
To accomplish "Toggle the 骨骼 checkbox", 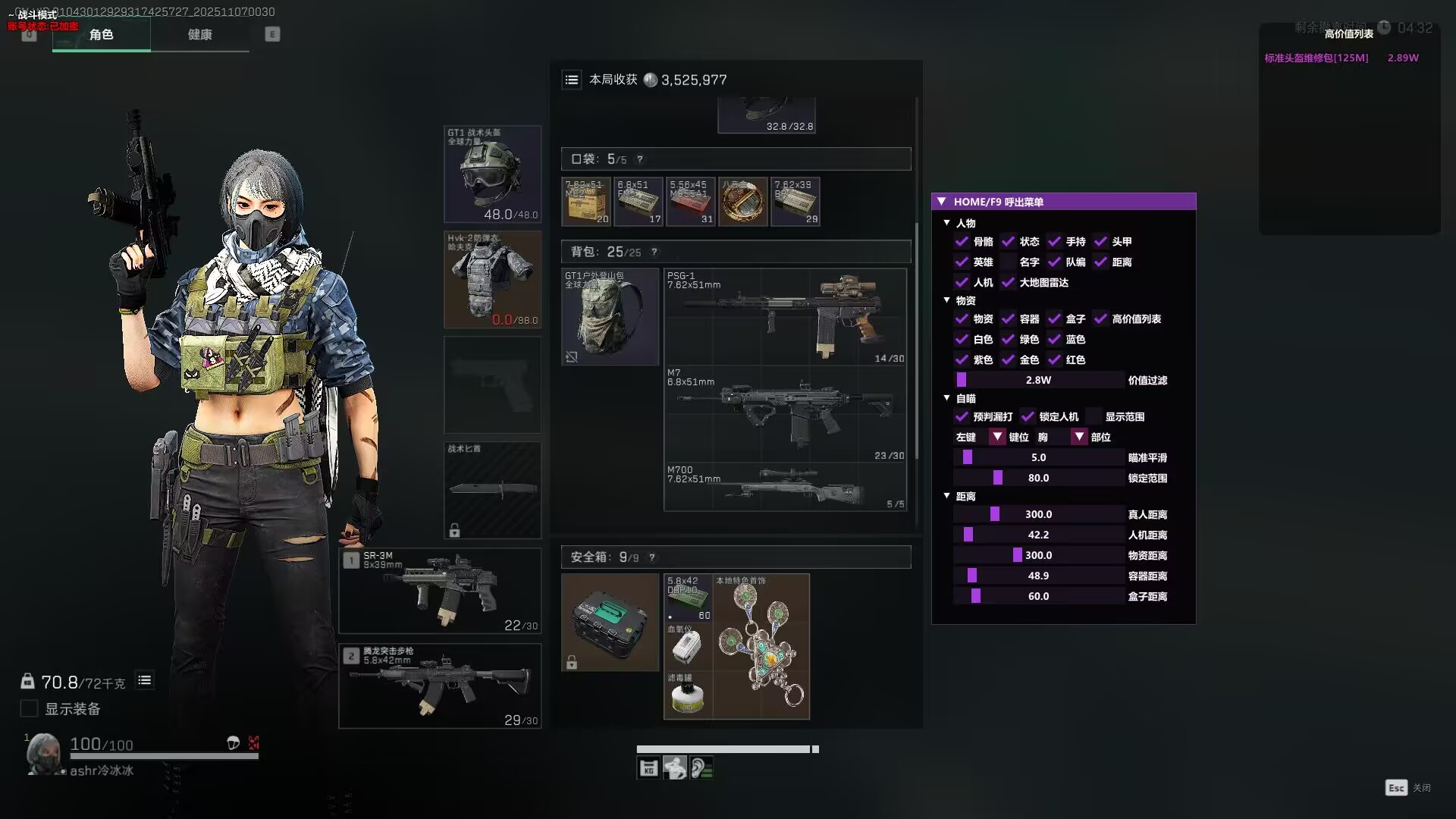I will point(962,242).
